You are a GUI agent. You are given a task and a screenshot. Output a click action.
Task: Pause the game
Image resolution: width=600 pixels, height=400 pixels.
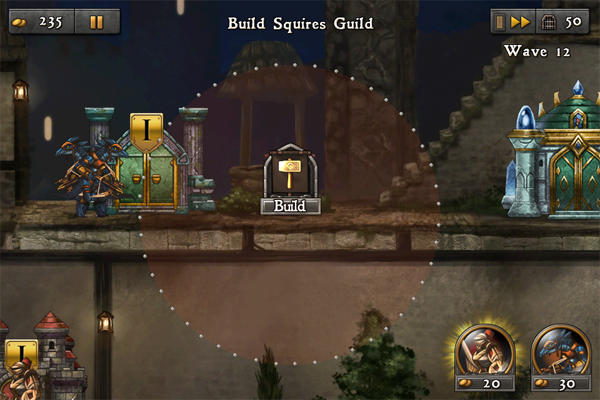pyautogui.click(x=96, y=21)
